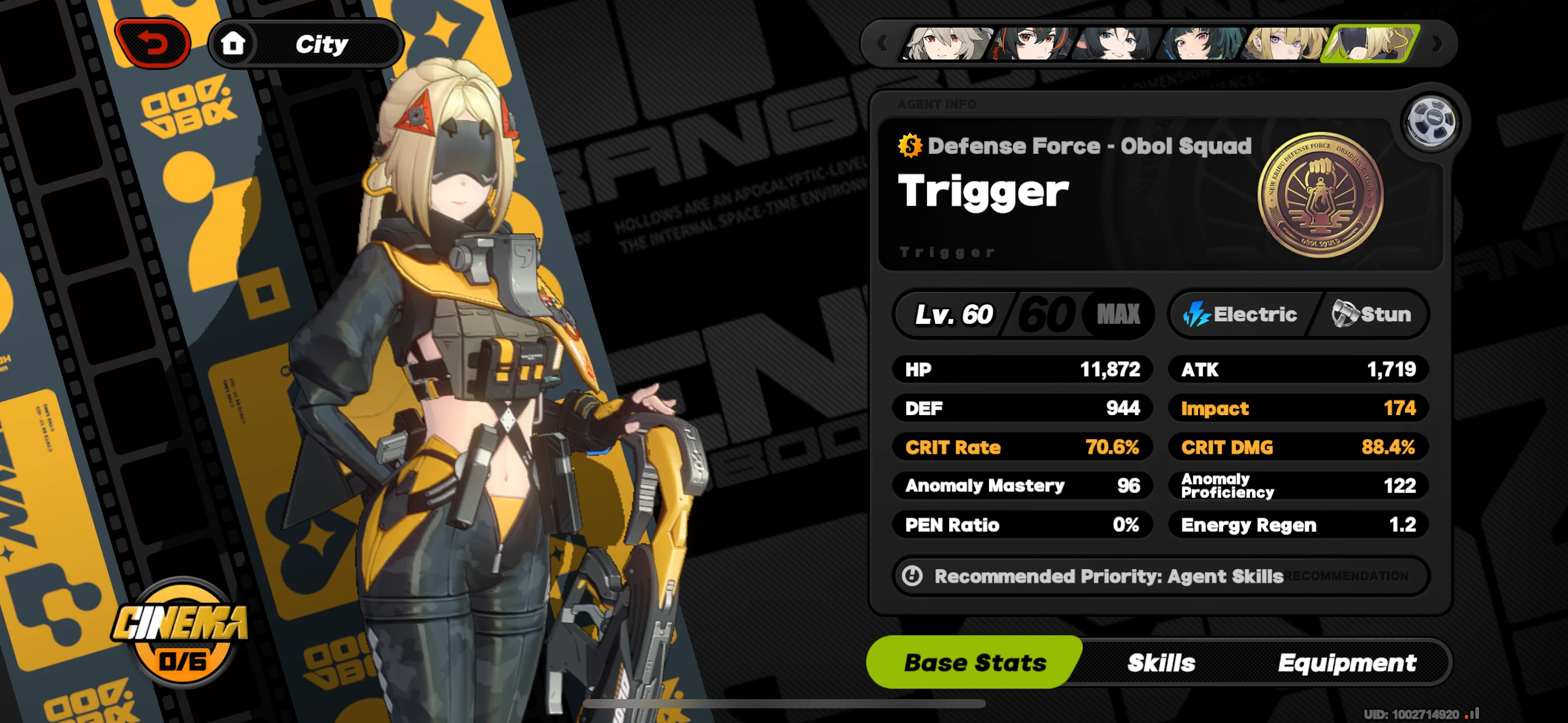The height and width of the screenshot is (723, 1568).
Task: Click the red return arrow icon
Action: (x=154, y=42)
